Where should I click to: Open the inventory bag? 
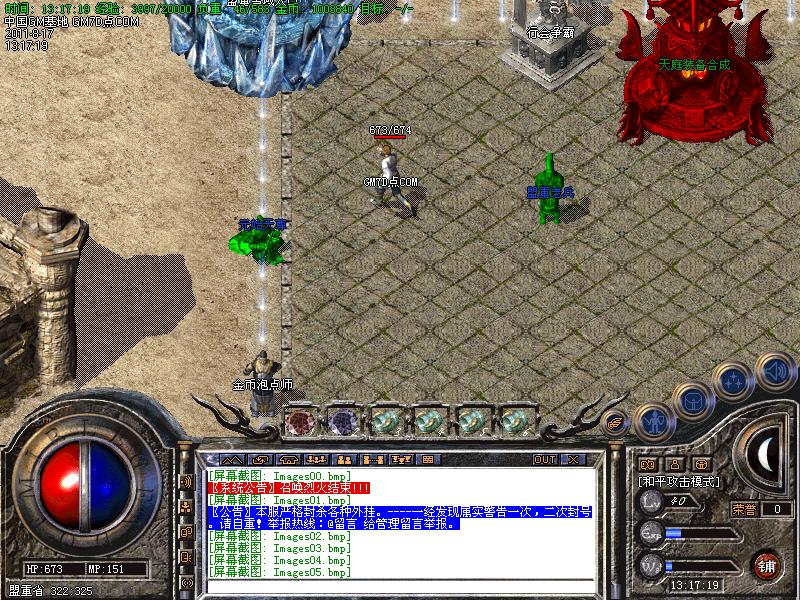tap(692, 400)
